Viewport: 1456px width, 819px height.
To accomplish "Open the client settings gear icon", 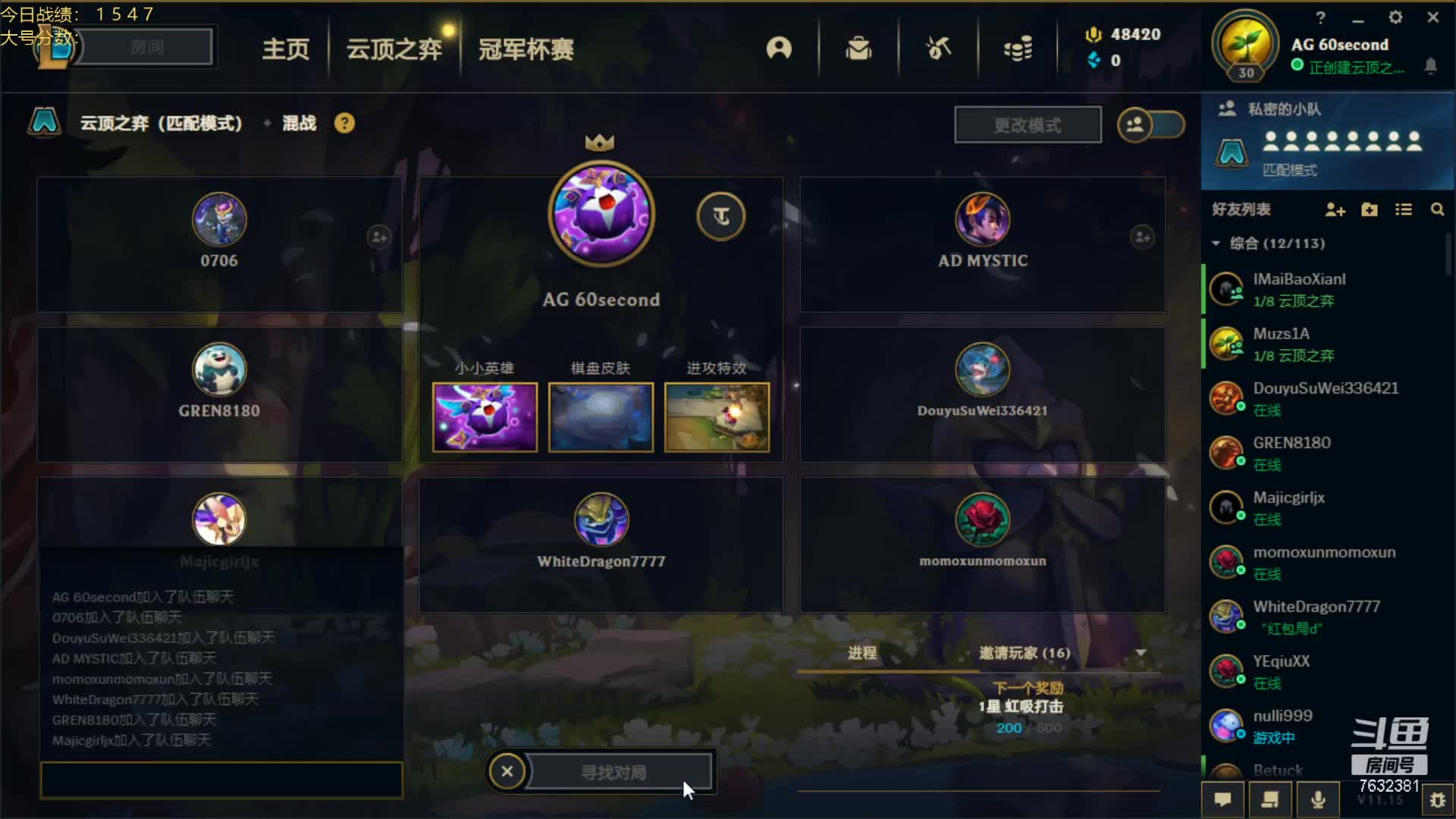I will pos(1395,17).
